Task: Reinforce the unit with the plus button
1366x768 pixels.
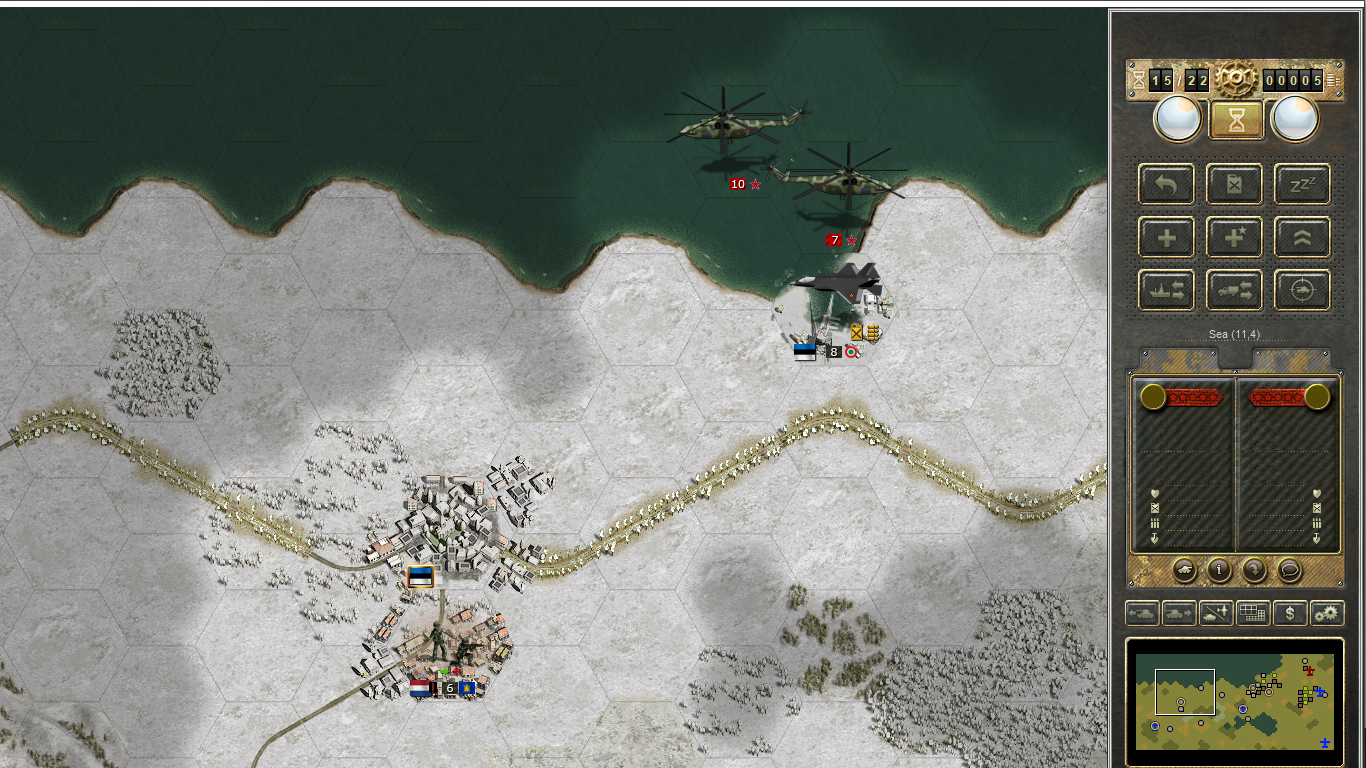Action: 1167,238
